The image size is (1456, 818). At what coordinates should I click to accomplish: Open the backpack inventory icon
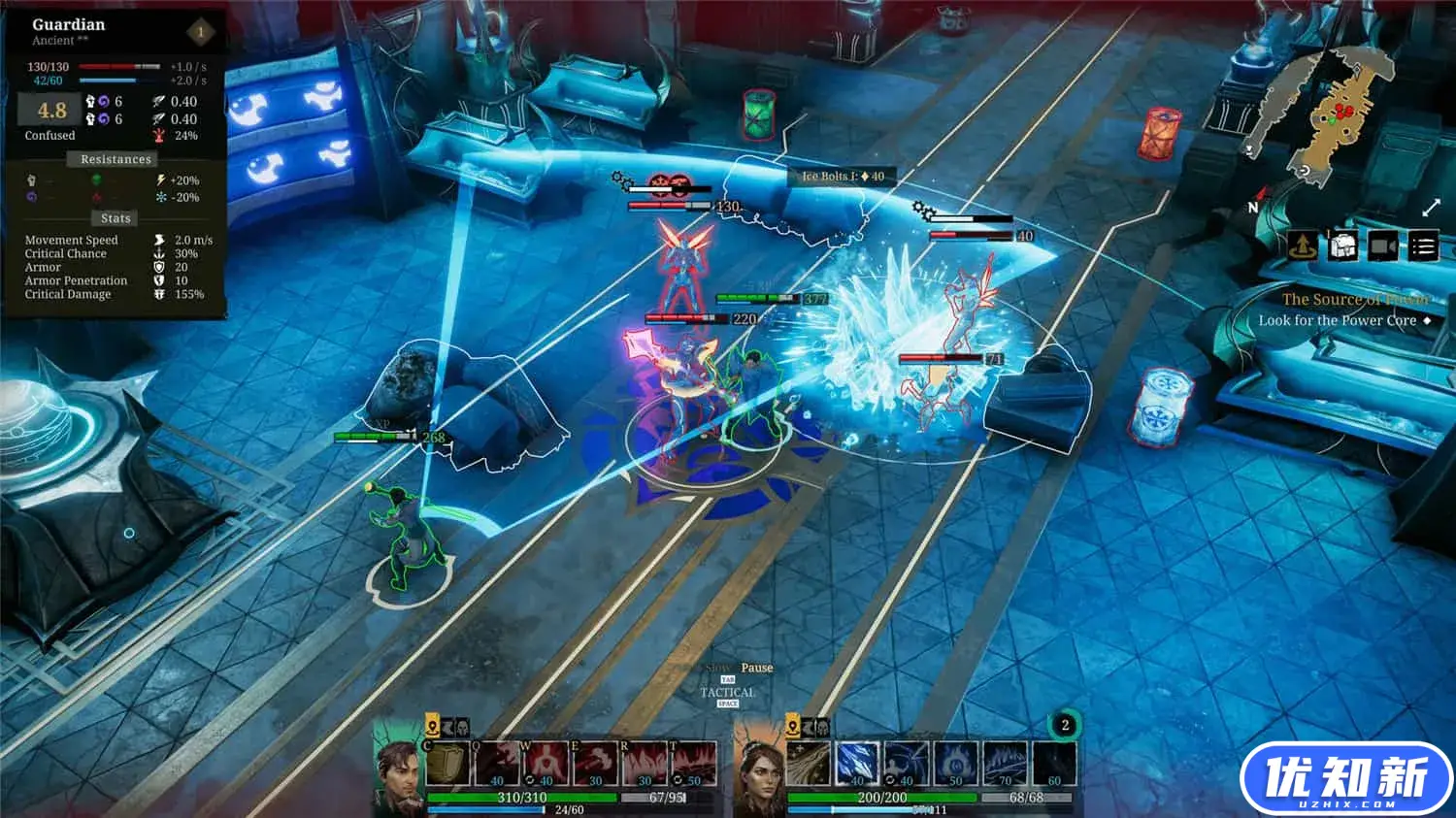click(1342, 246)
